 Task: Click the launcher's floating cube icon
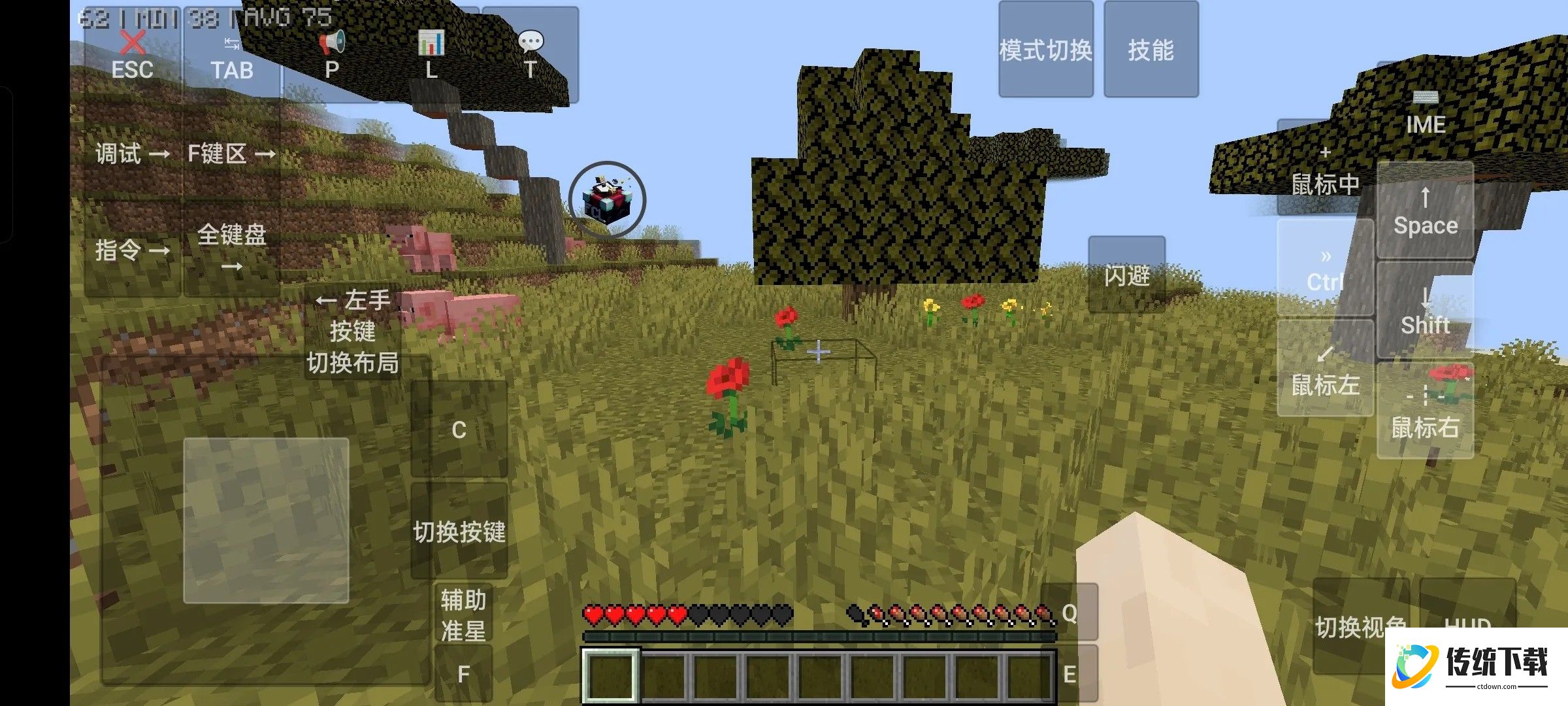click(607, 199)
